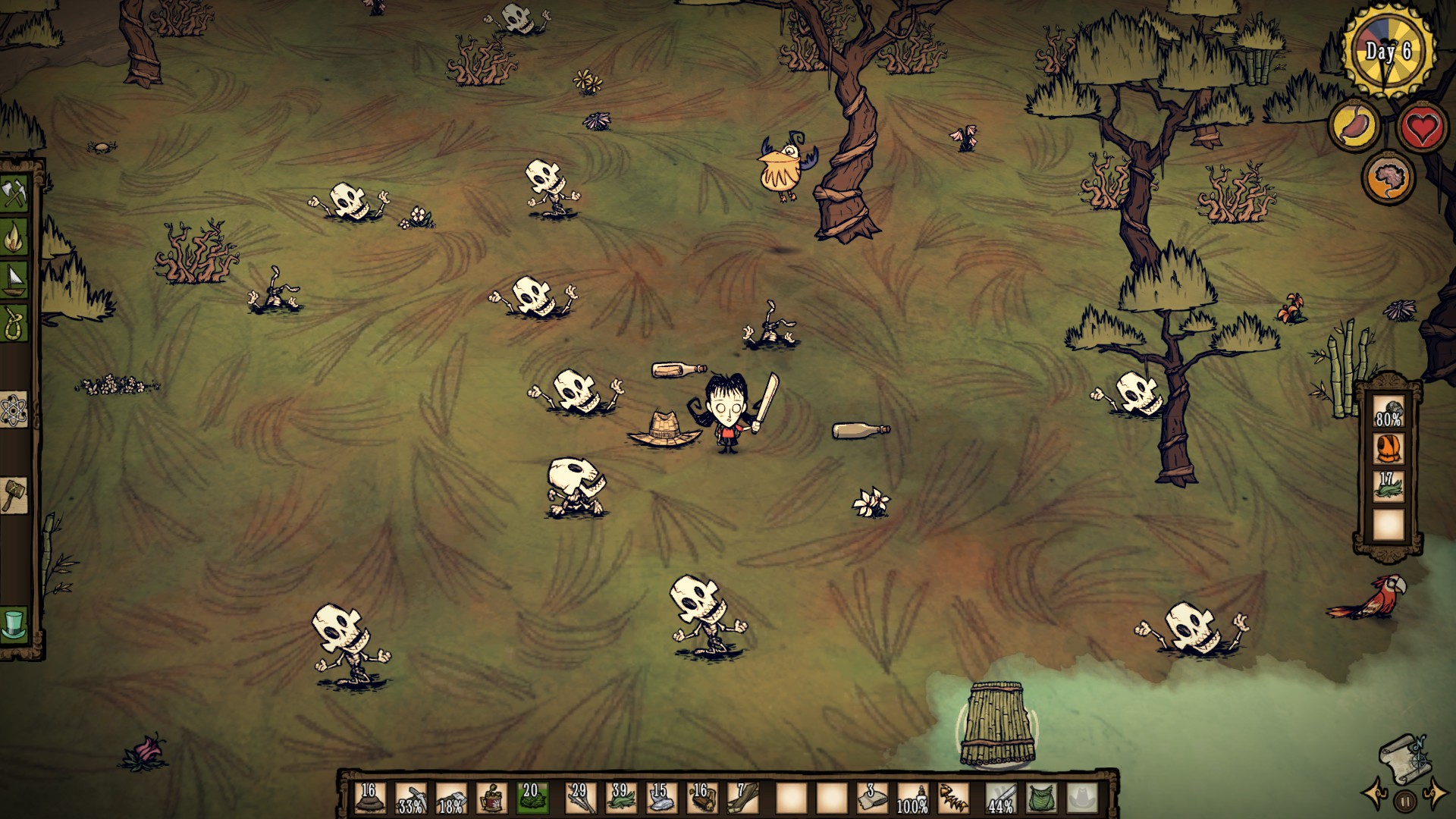The height and width of the screenshot is (819, 1456).
Task: Pause the game
Action: point(1405,801)
